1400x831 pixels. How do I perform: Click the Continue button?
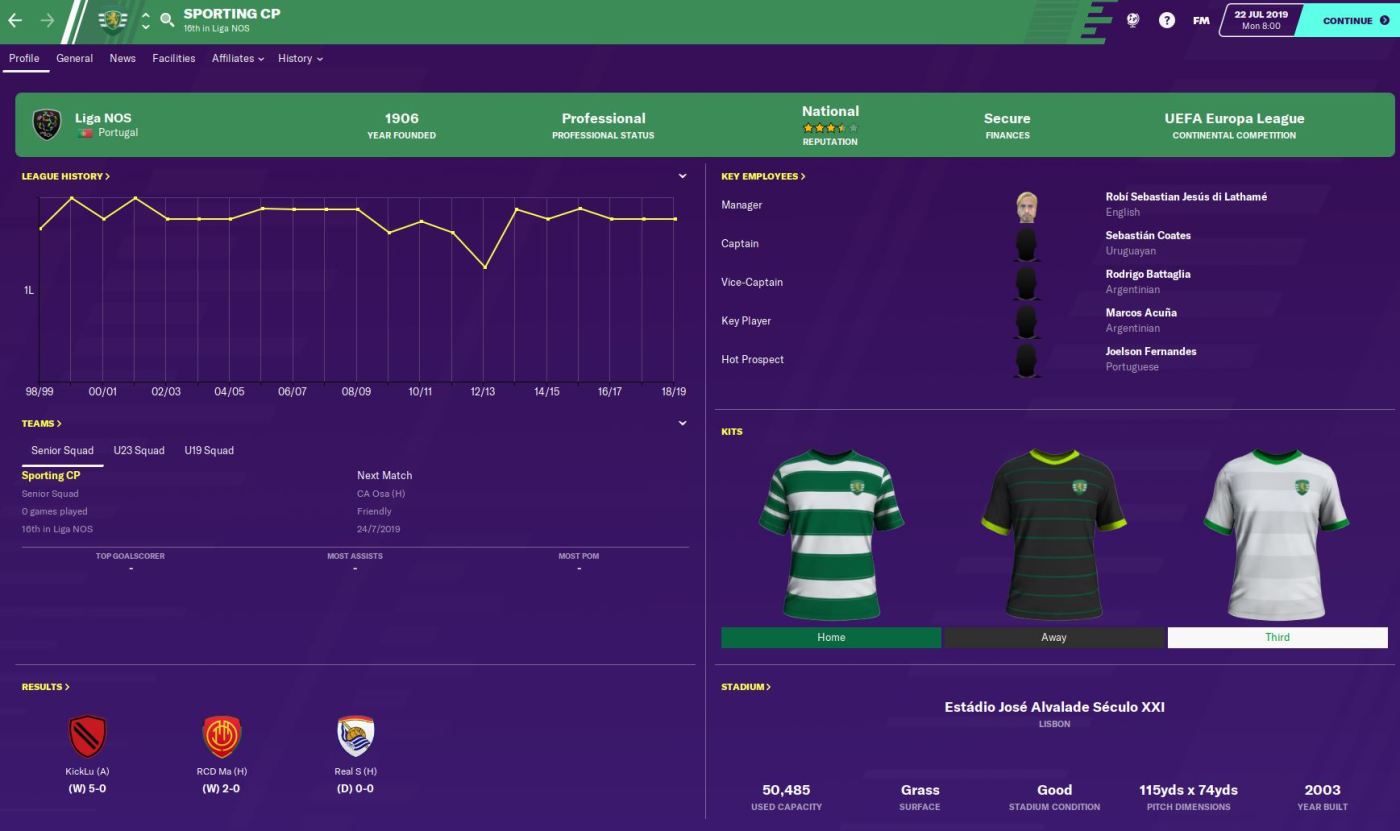click(1347, 20)
